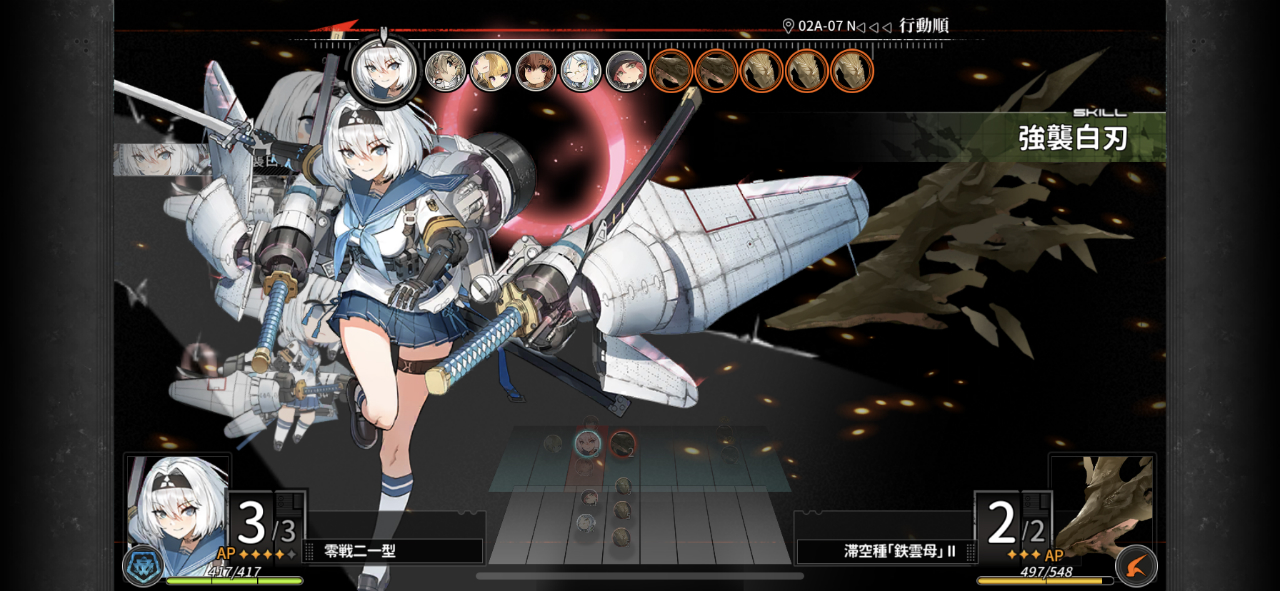This screenshot has width=1280, height=591.
Task: Click the blue wolf emblem icon
Action: (x=143, y=565)
